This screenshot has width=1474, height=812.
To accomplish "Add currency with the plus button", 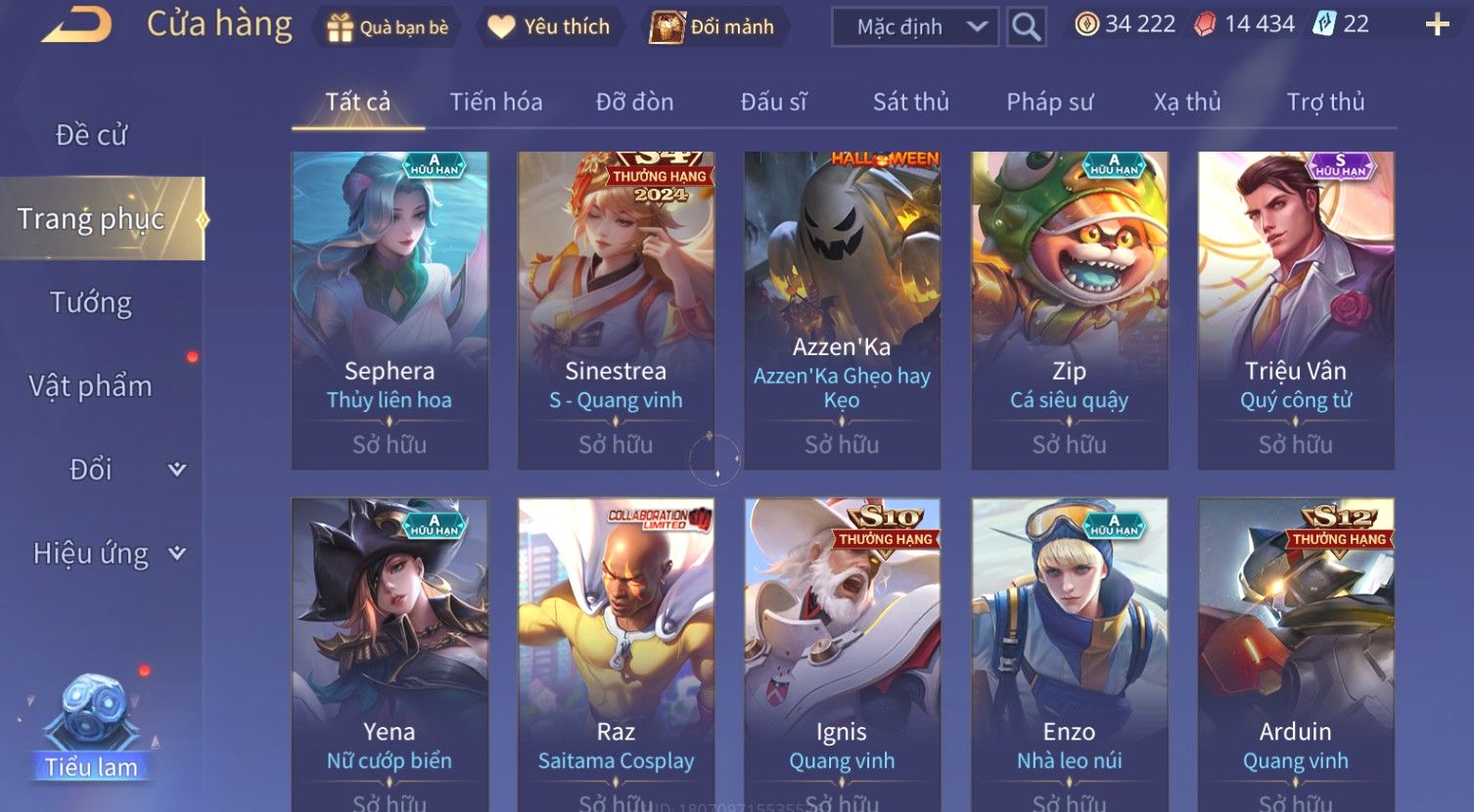I will tap(1436, 25).
